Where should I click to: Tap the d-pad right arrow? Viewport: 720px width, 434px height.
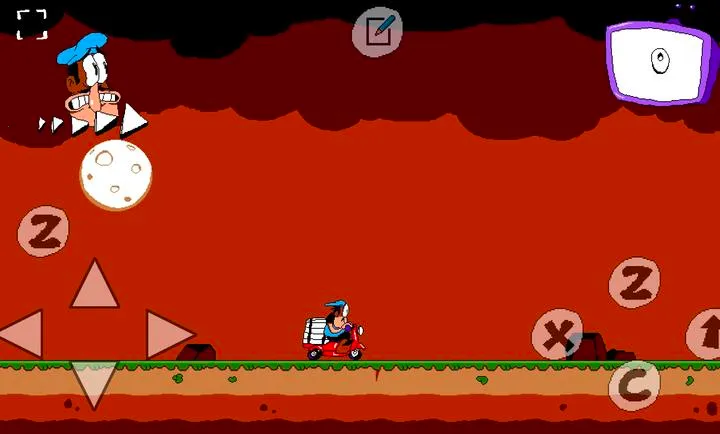pos(167,333)
